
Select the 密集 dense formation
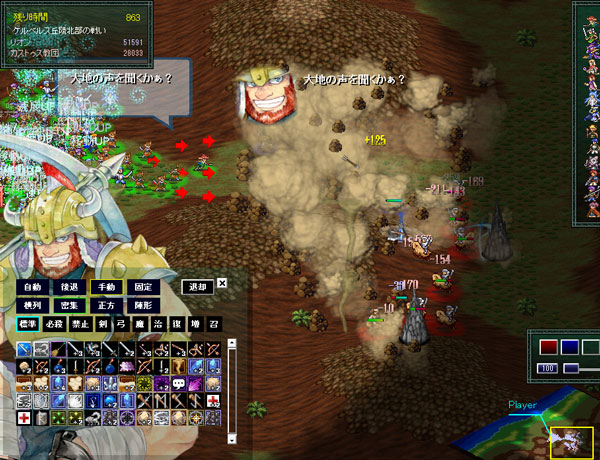pos(68,305)
